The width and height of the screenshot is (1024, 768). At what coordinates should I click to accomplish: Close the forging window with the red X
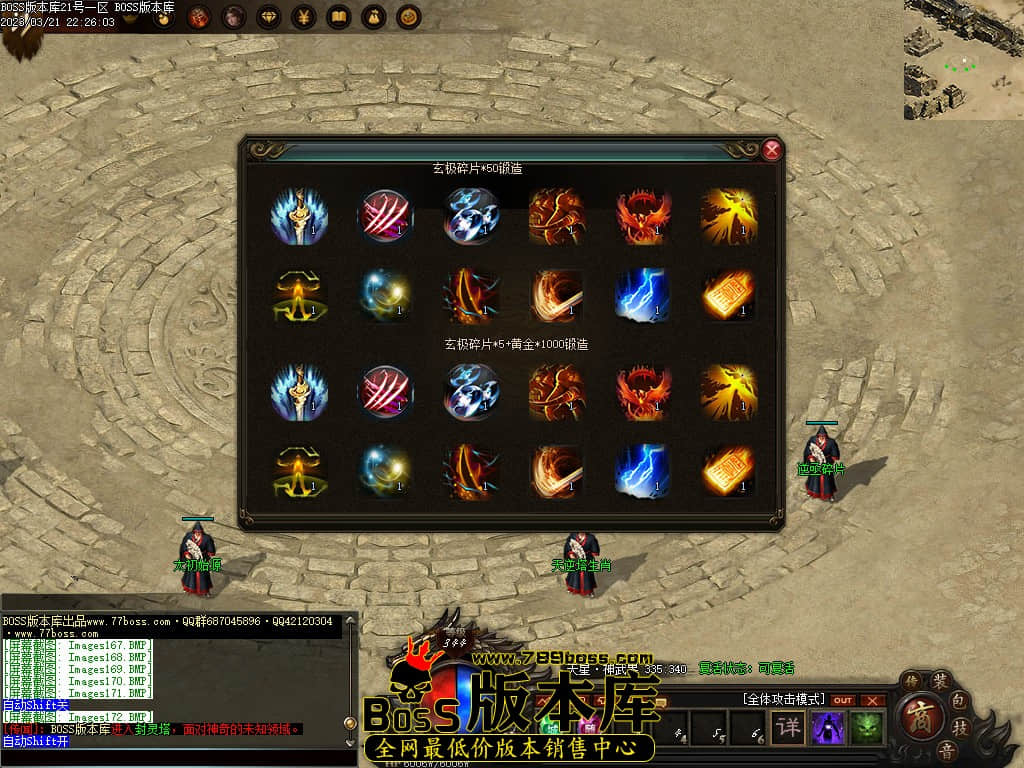(771, 151)
